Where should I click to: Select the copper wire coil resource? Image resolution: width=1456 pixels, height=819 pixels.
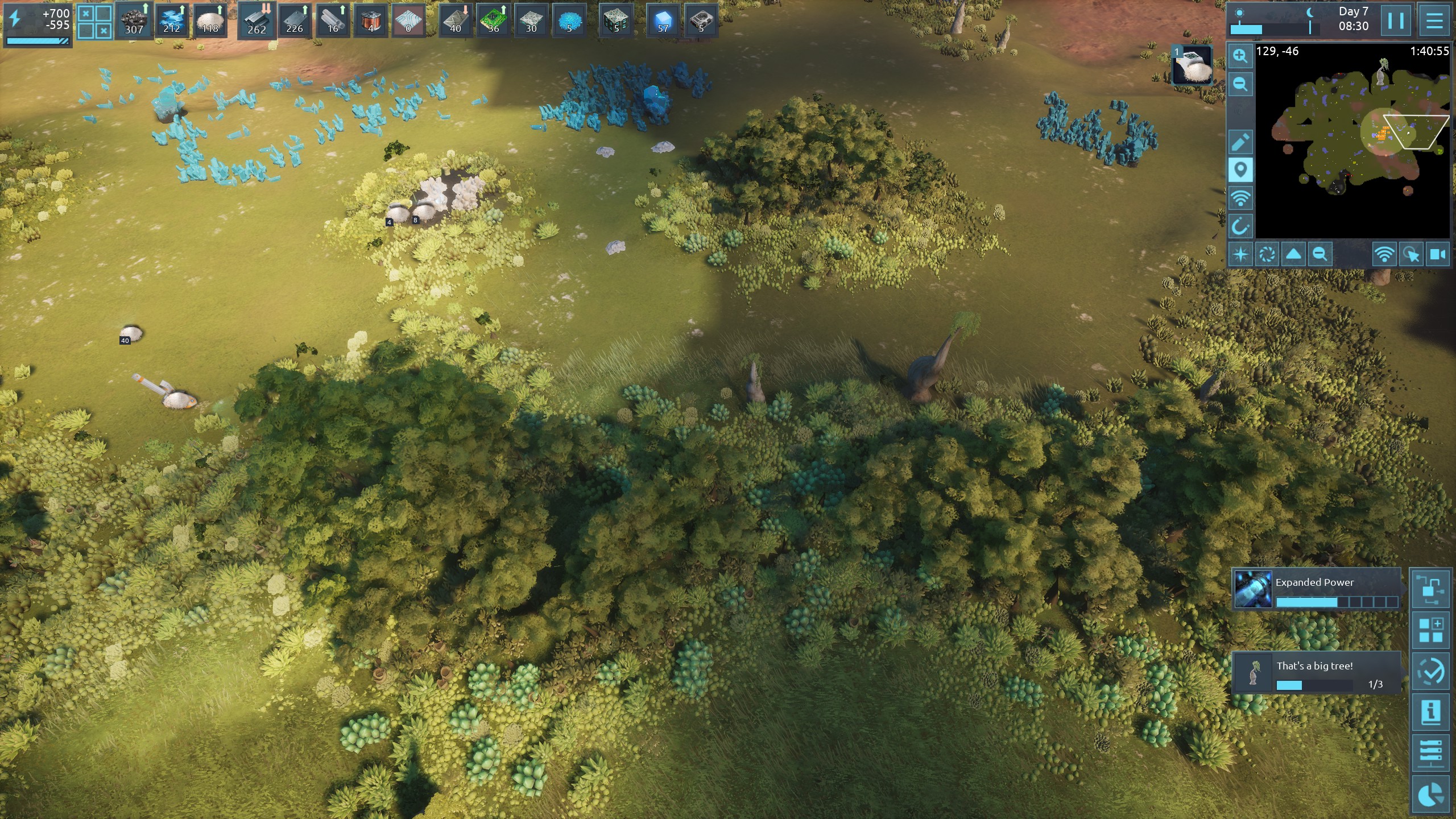[x=371, y=20]
